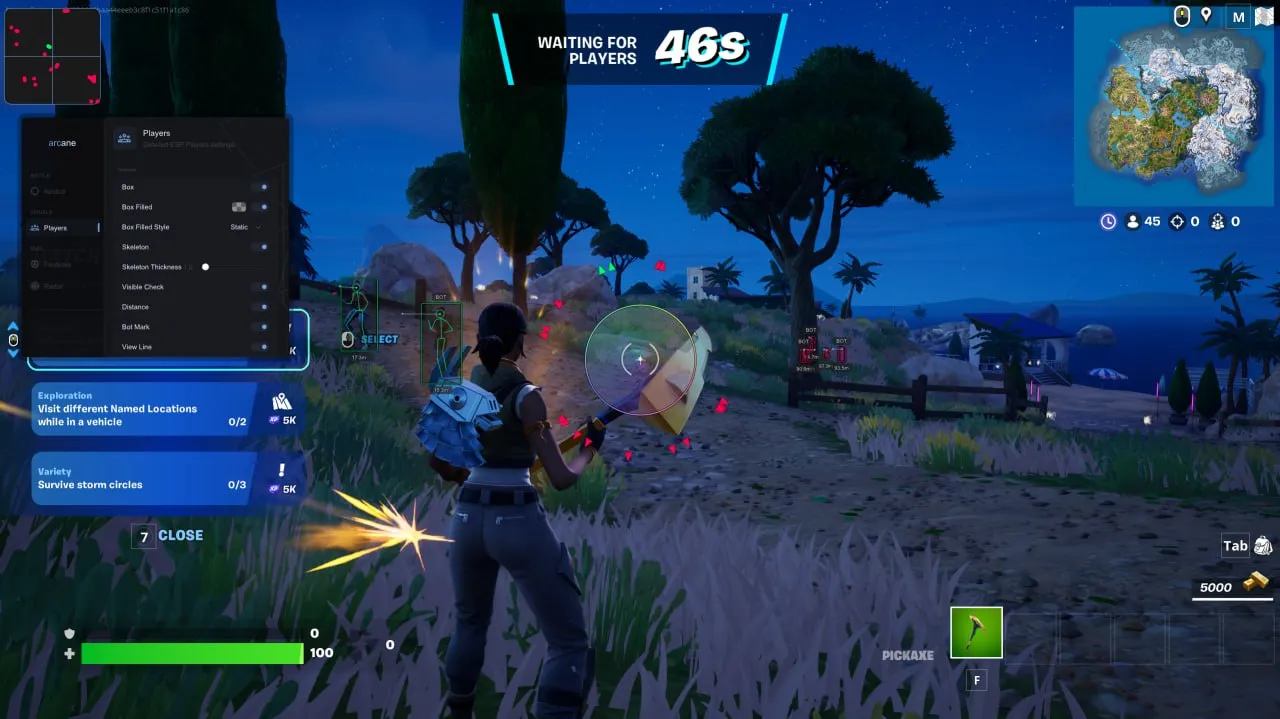The width and height of the screenshot is (1280, 719).
Task: Toggle the Visible Check switch
Action: (x=262, y=287)
